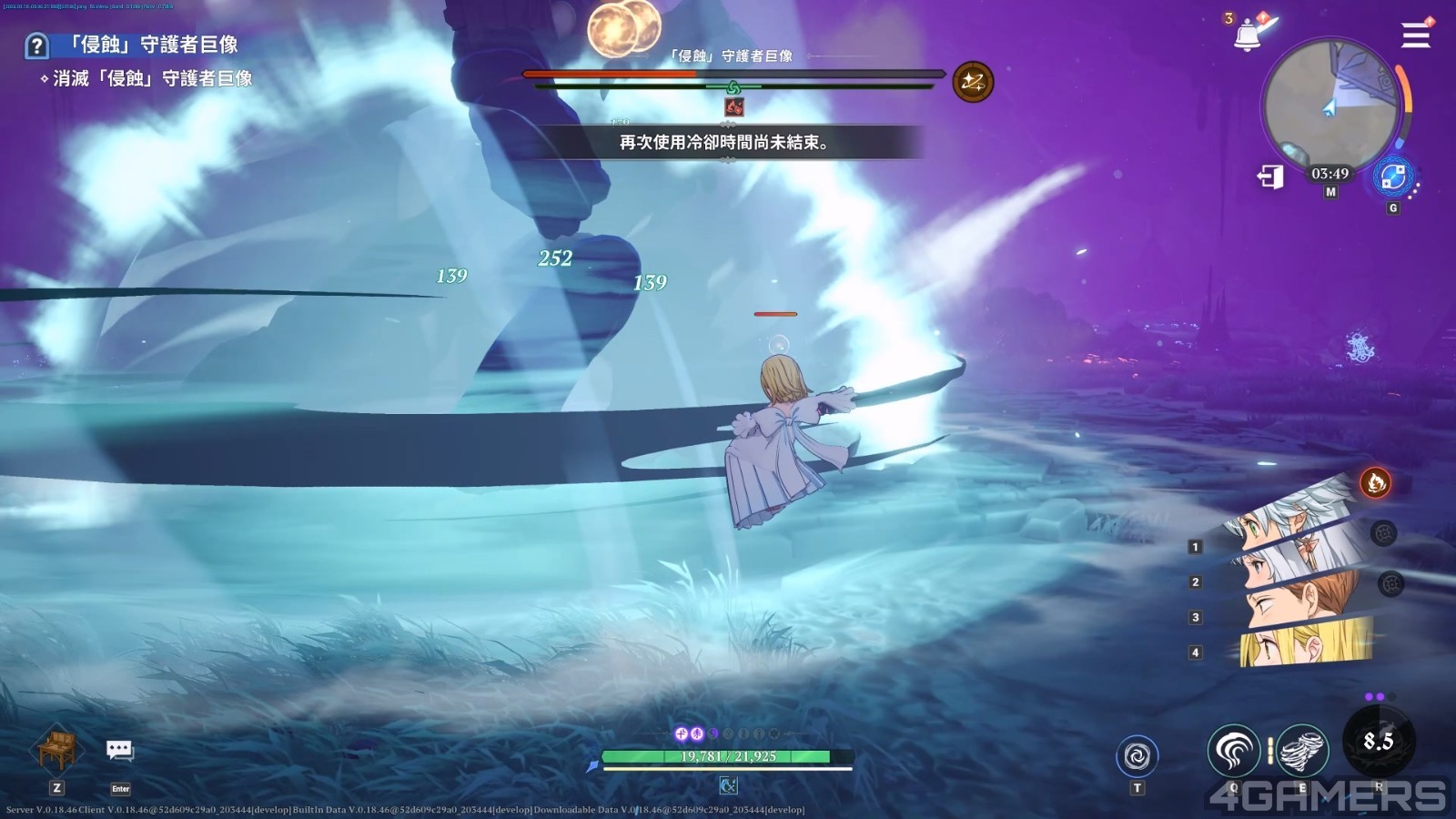Click the exit door icon to leave
This screenshot has height=819, width=1456.
1270,176
